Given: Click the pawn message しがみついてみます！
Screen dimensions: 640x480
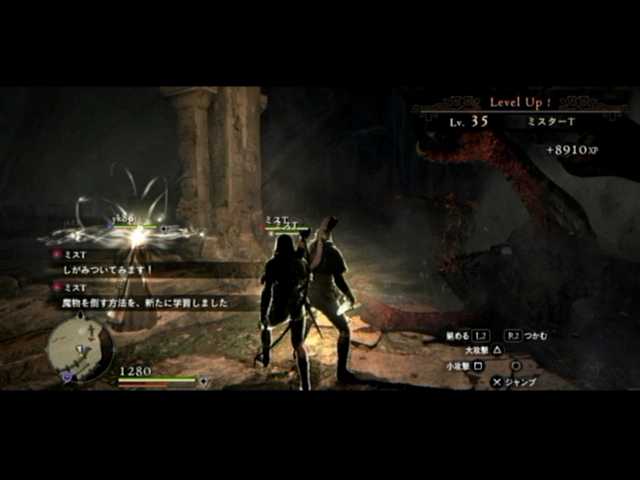Looking at the screenshot, I should tap(110, 270).
